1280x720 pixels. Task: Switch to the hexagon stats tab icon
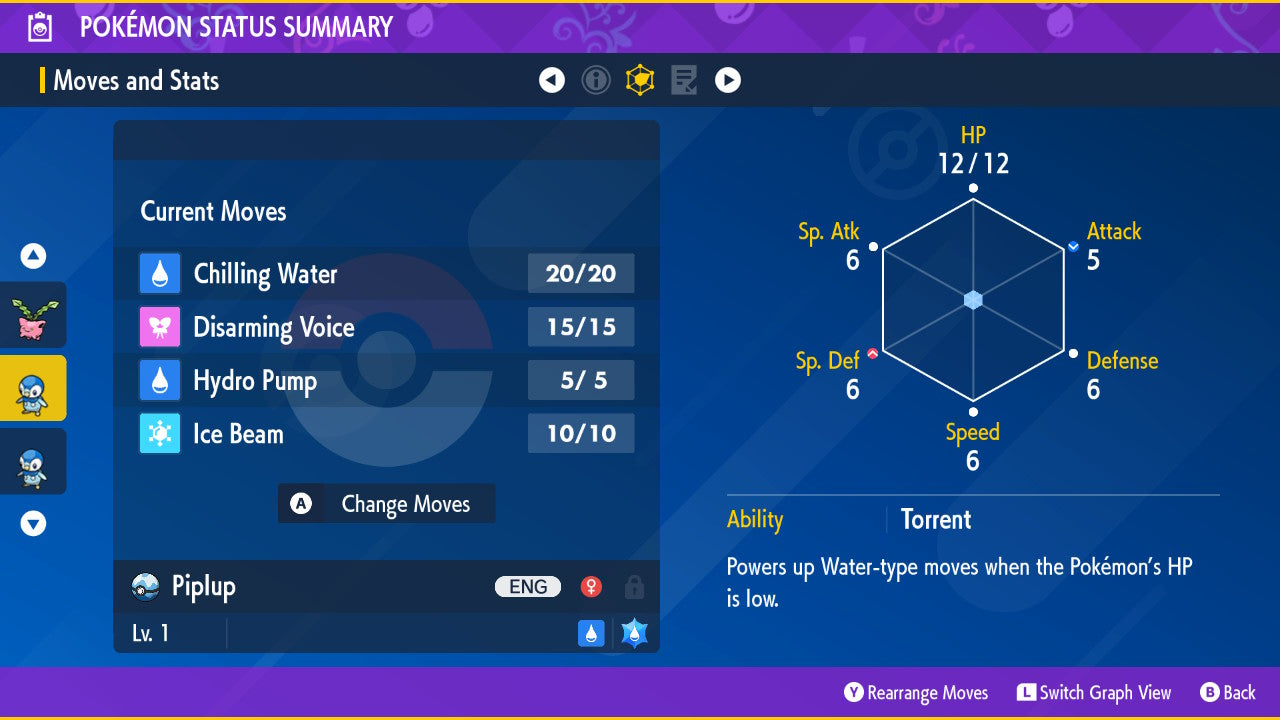click(640, 80)
